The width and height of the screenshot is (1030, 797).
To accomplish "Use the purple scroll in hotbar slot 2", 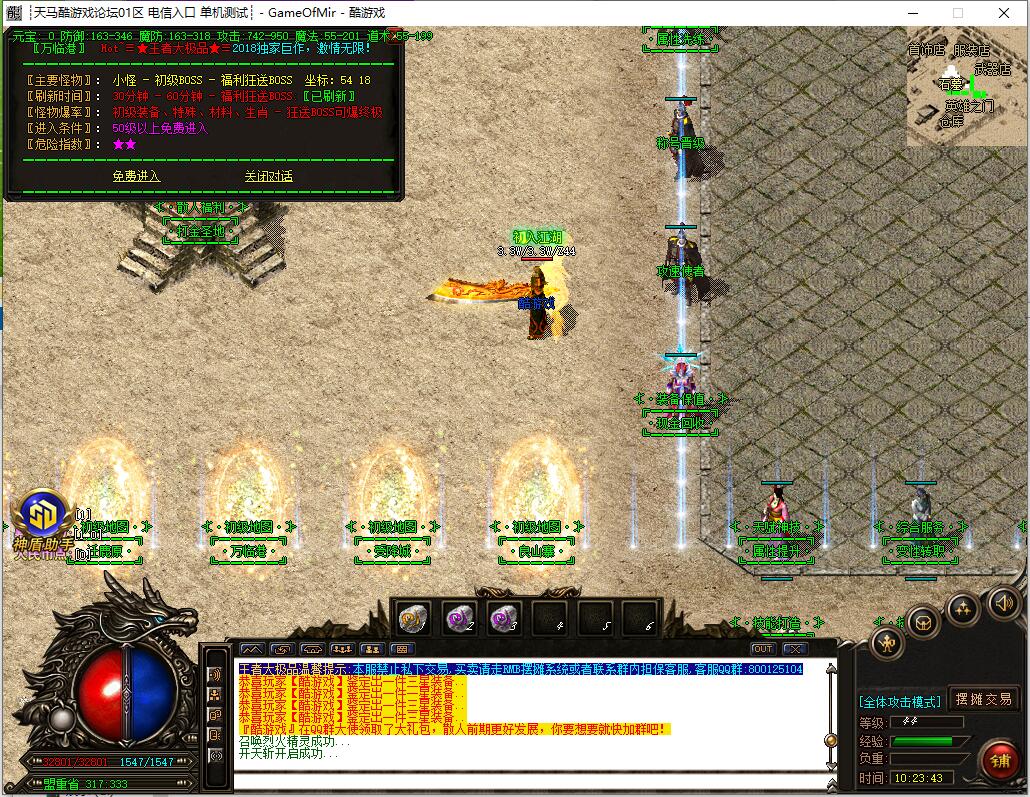I will [x=459, y=619].
